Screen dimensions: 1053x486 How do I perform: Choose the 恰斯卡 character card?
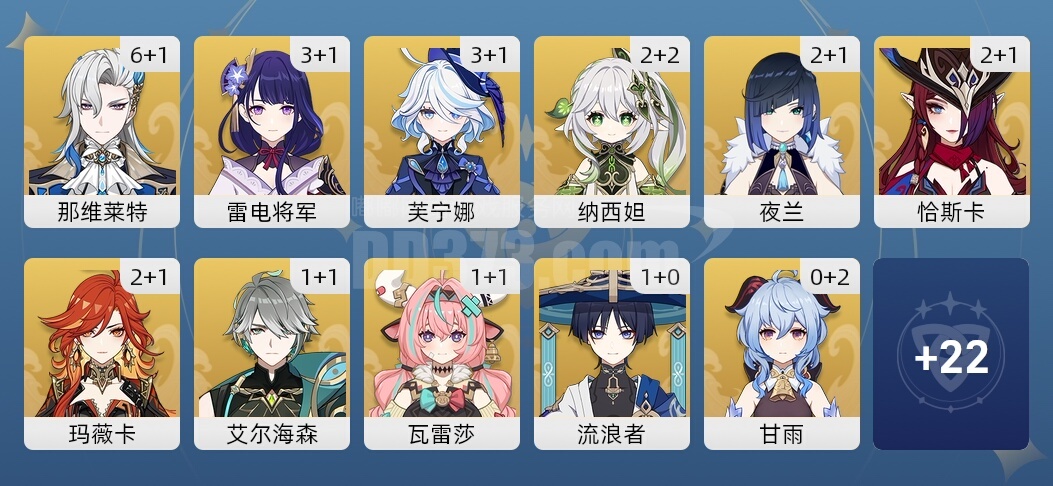point(952,131)
